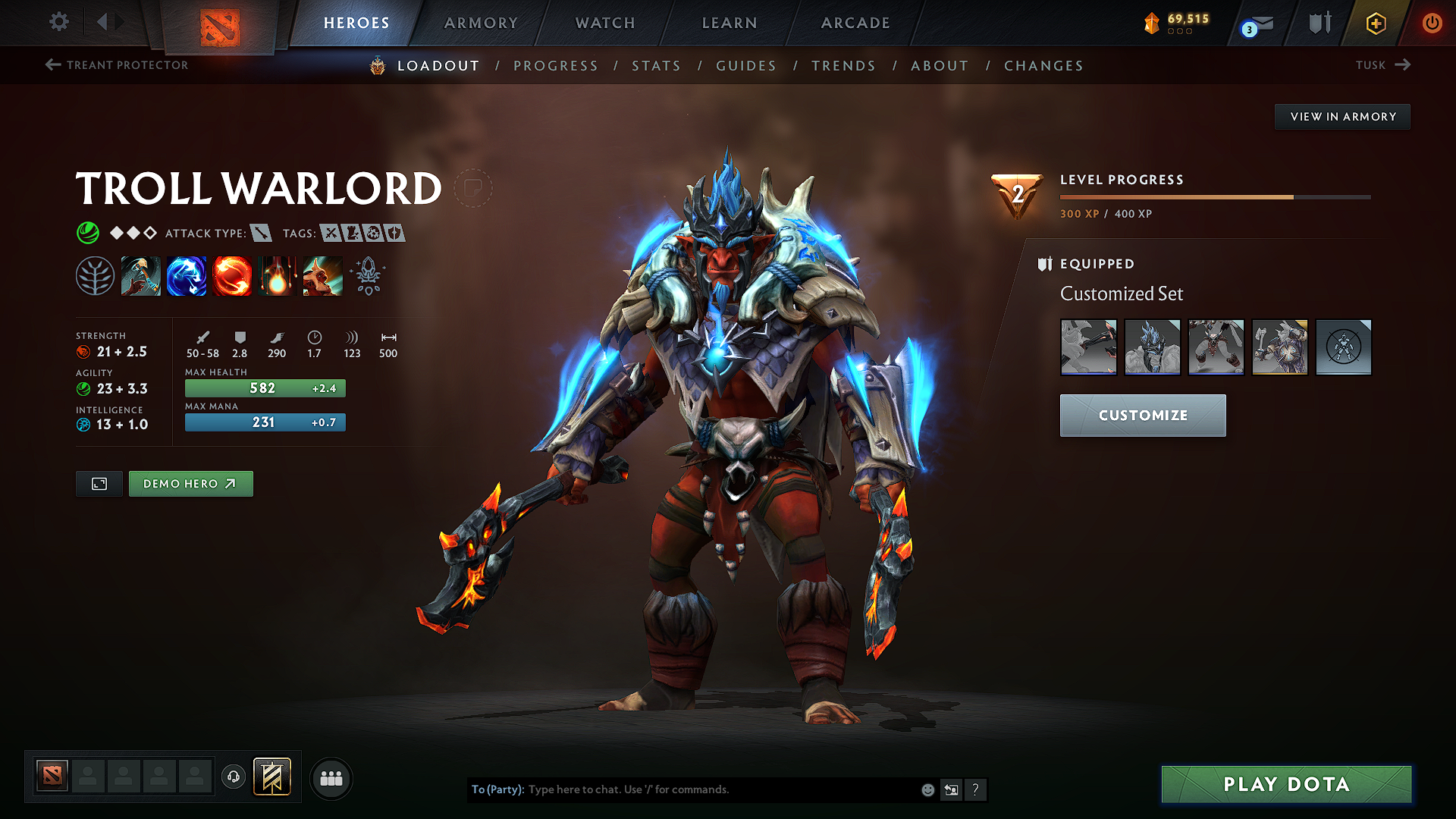Click the settings gear icon

click(58, 23)
